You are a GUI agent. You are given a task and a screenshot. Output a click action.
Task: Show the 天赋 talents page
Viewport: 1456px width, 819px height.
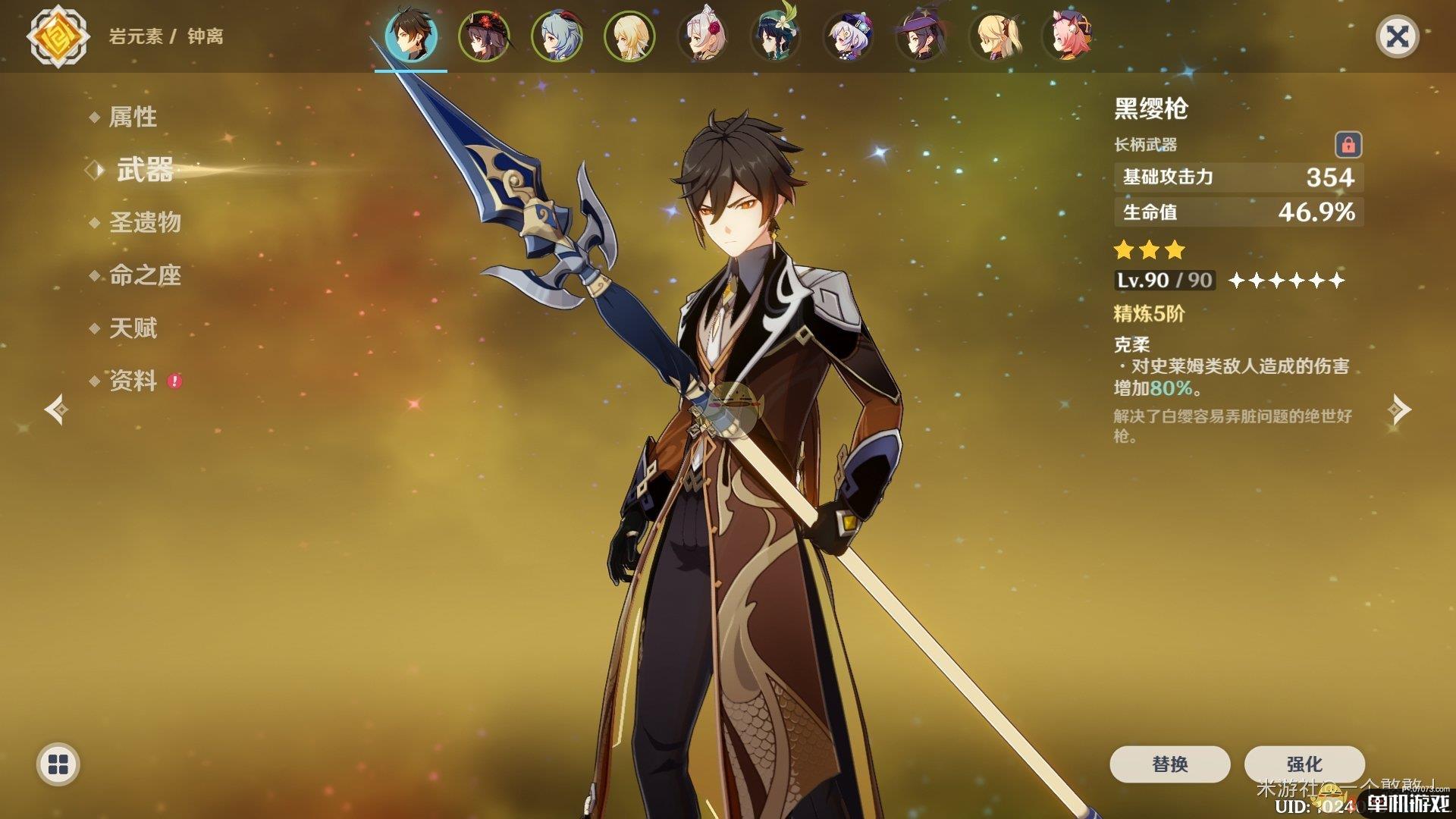(133, 328)
